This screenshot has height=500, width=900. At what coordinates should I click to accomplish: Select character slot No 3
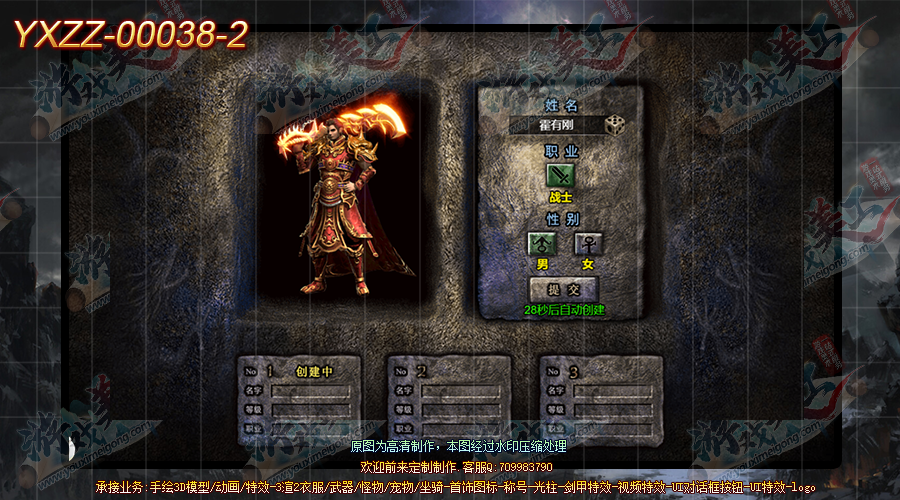(x=601, y=400)
